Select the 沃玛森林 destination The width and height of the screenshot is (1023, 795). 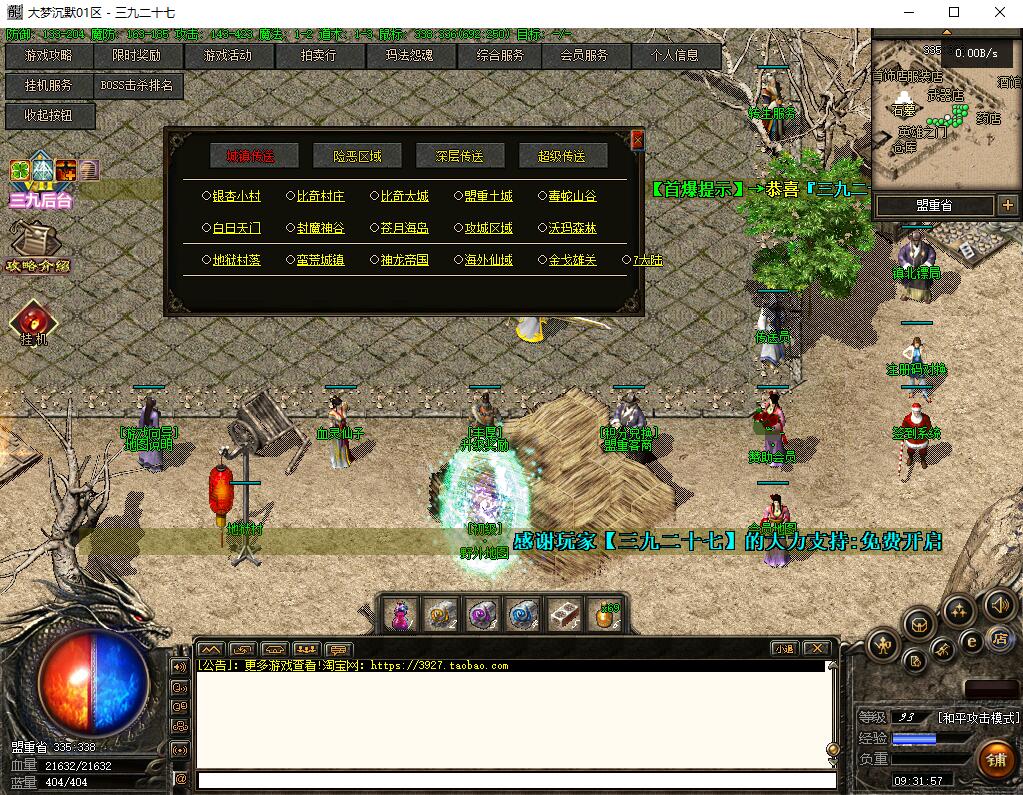coord(572,228)
